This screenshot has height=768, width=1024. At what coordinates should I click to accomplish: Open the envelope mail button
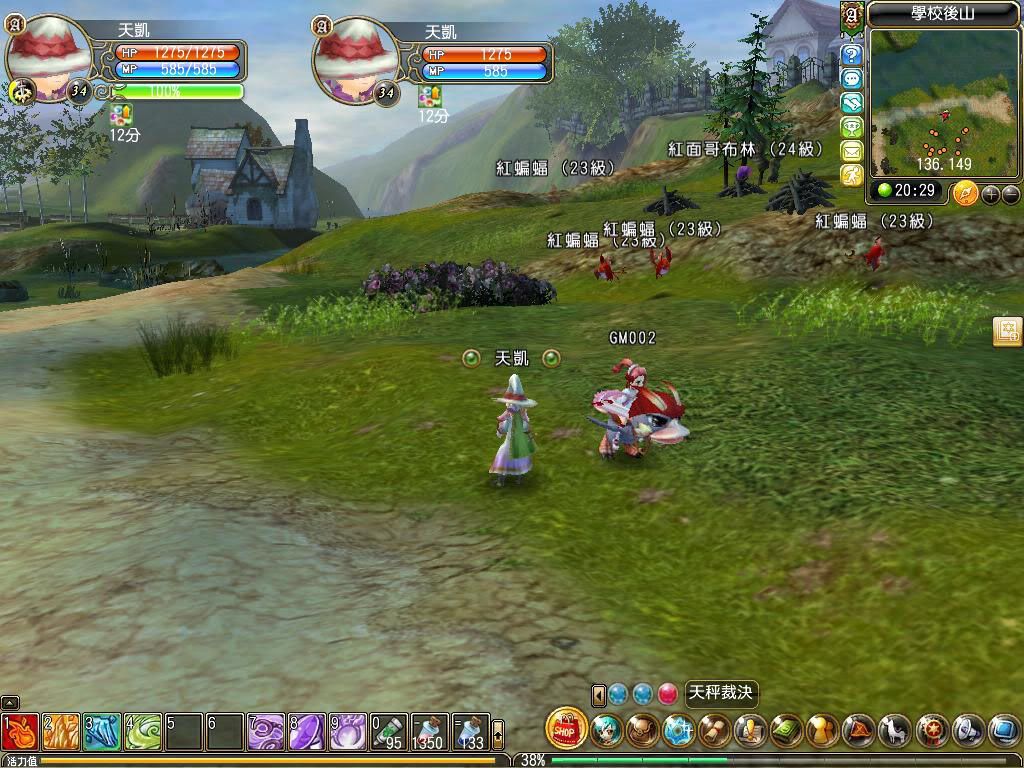pos(852,151)
